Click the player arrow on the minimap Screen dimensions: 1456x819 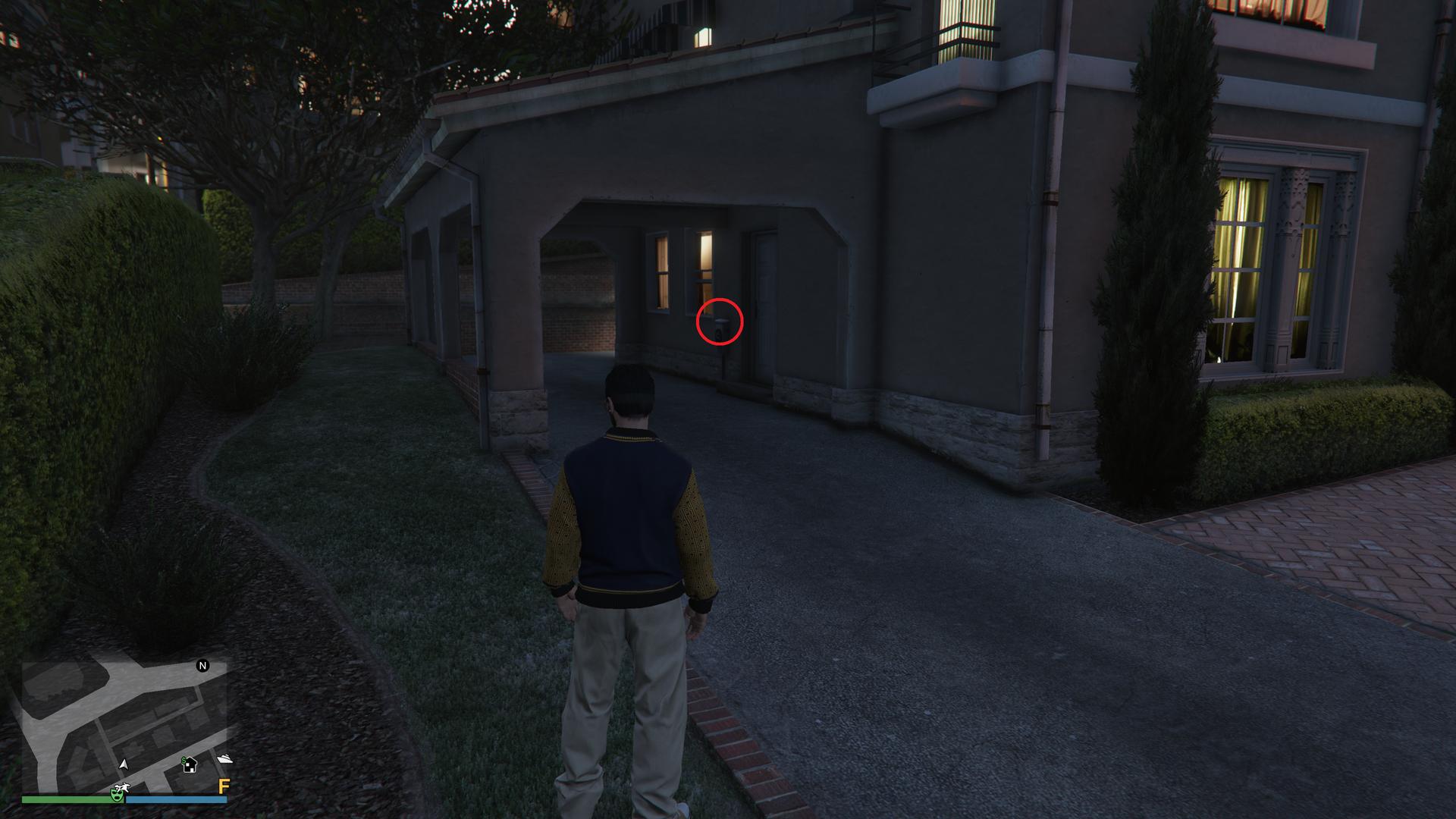124,763
